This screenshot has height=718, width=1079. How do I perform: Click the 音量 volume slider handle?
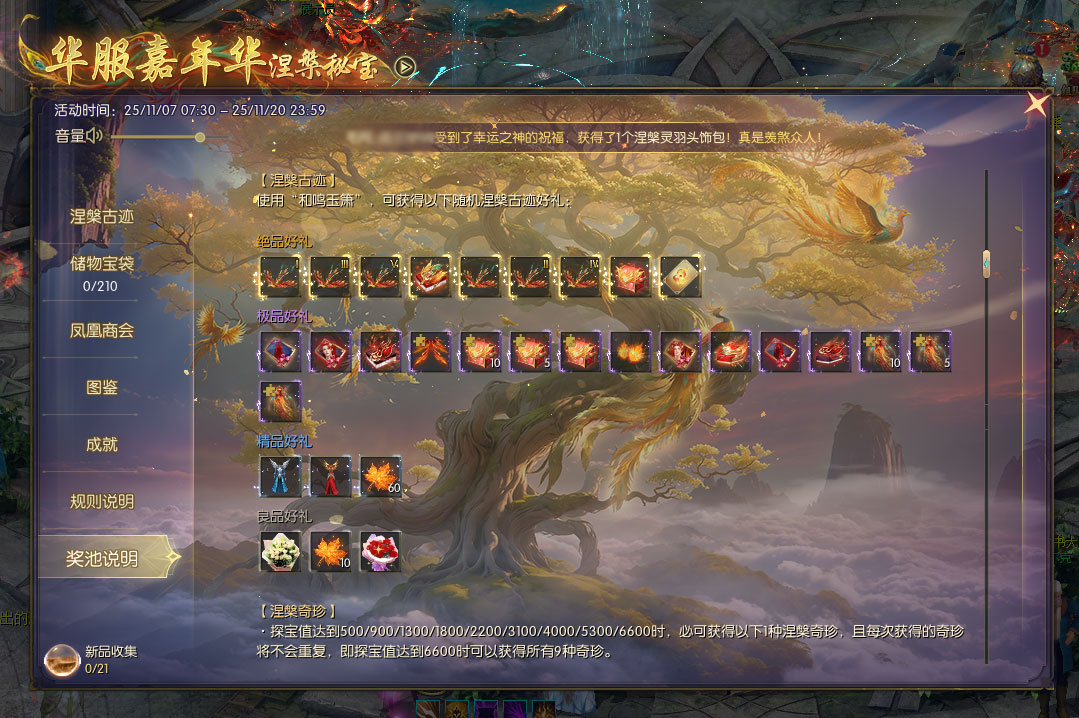coord(200,137)
